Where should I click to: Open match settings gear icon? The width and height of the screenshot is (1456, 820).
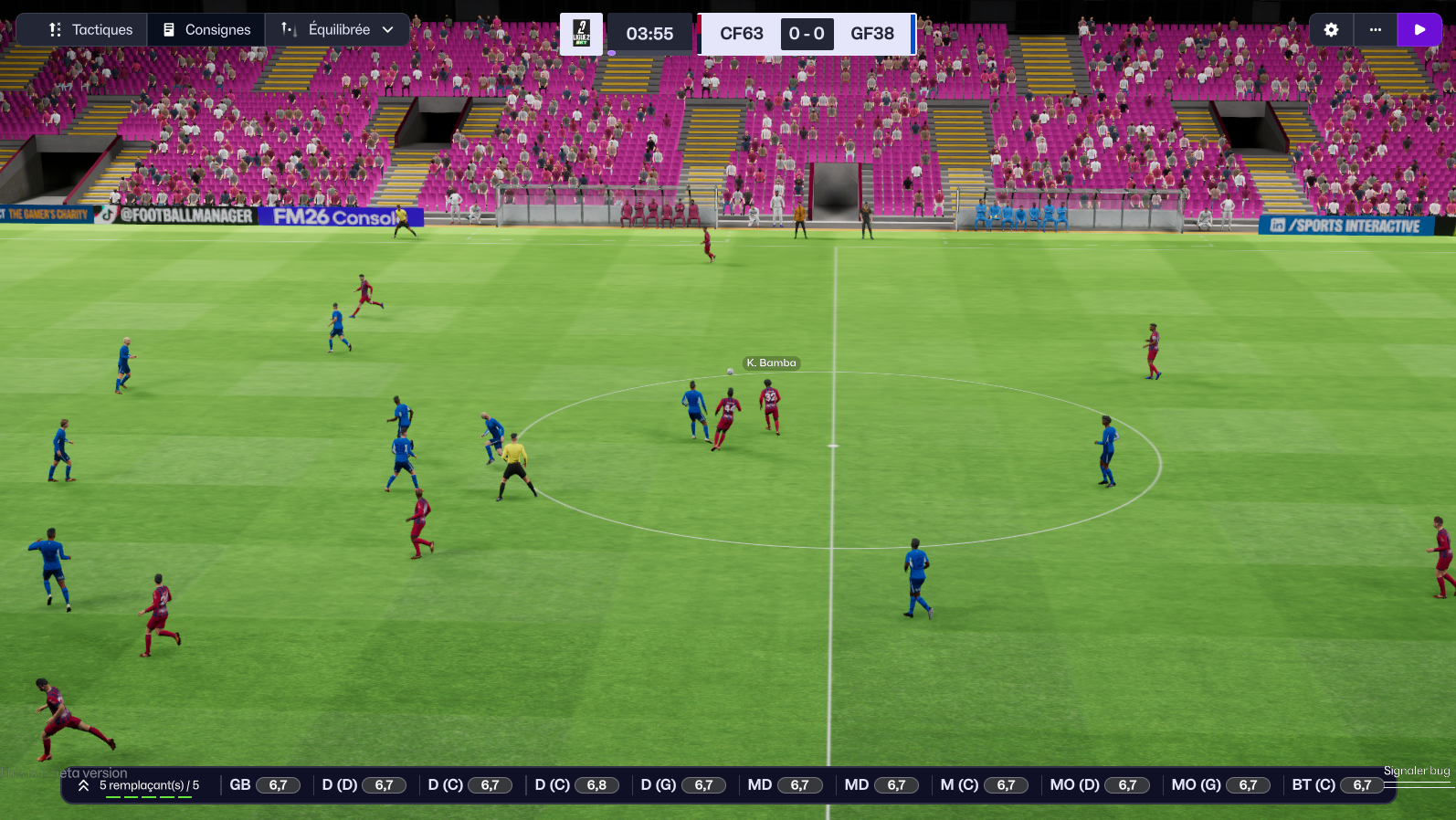point(1331,30)
